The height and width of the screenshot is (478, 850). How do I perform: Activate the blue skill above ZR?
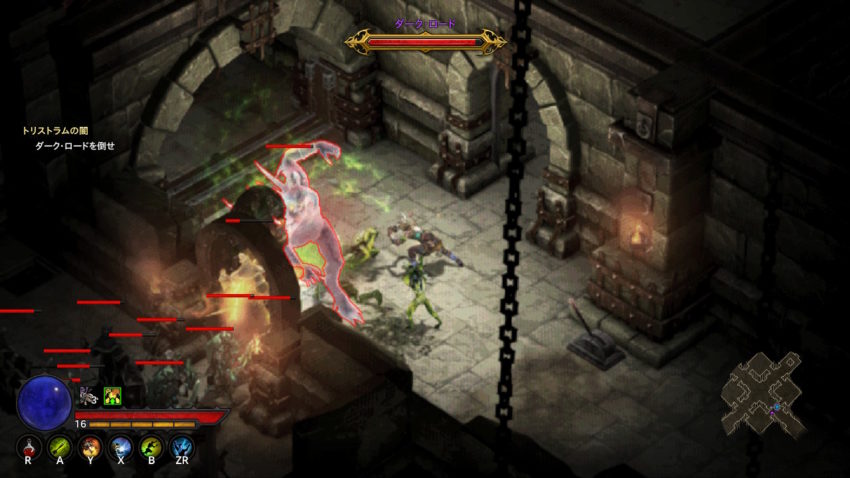(x=181, y=448)
